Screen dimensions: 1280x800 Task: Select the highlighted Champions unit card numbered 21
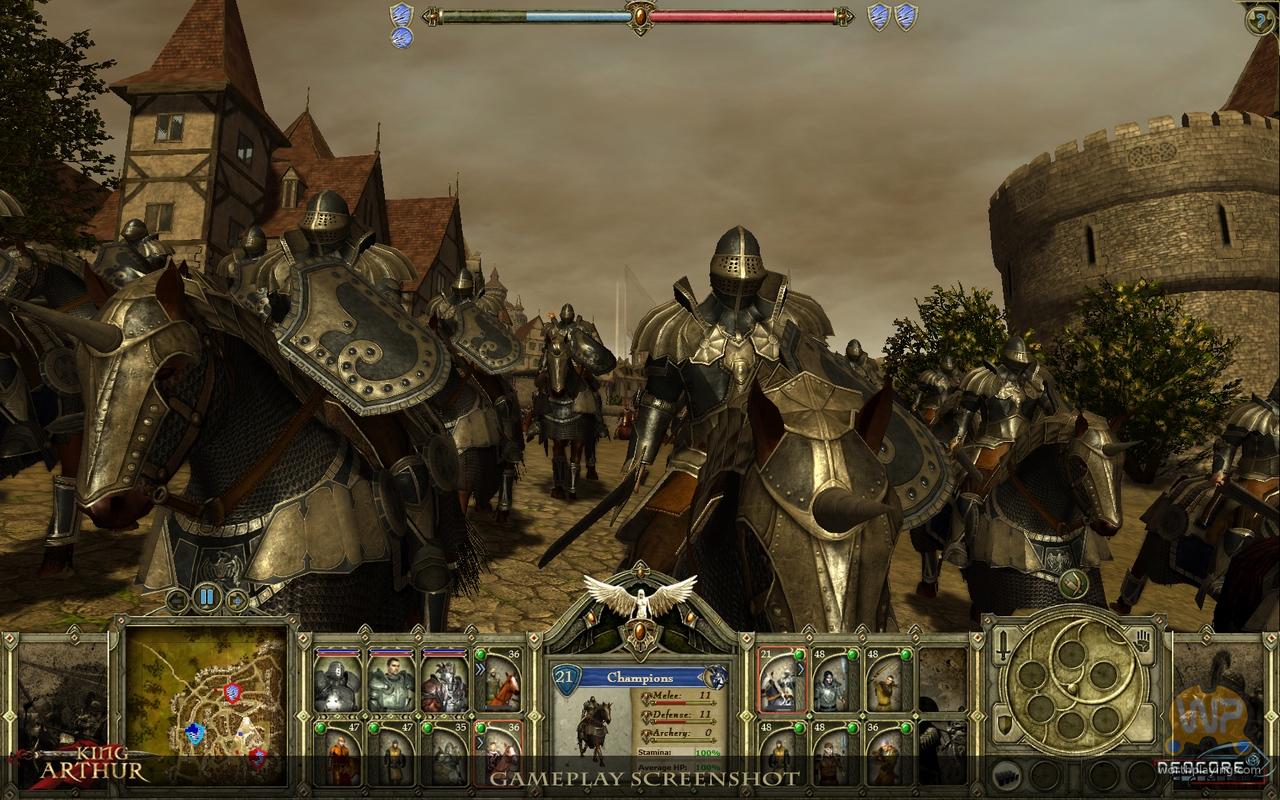pyautogui.click(x=782, y=683)
